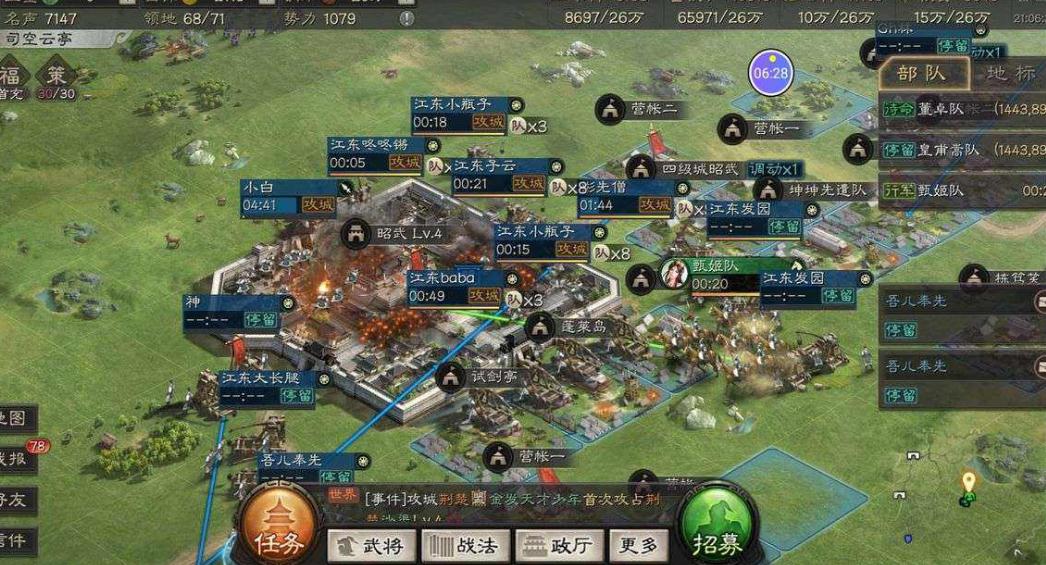Select the marching 甄姬队 troop row

pyautogui.click(x=962, y=190)
